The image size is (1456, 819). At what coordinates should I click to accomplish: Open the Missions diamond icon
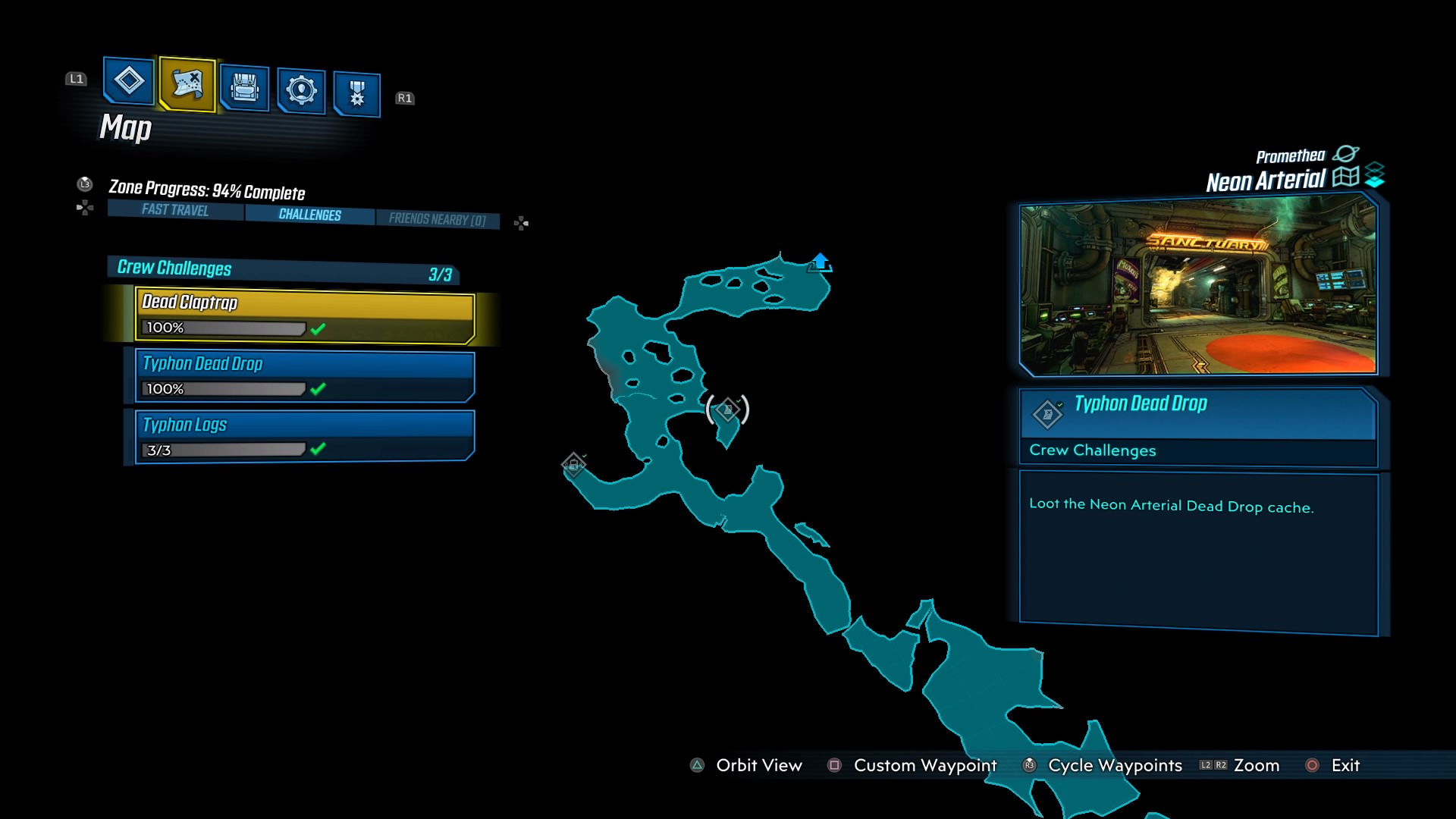point(127,85)
